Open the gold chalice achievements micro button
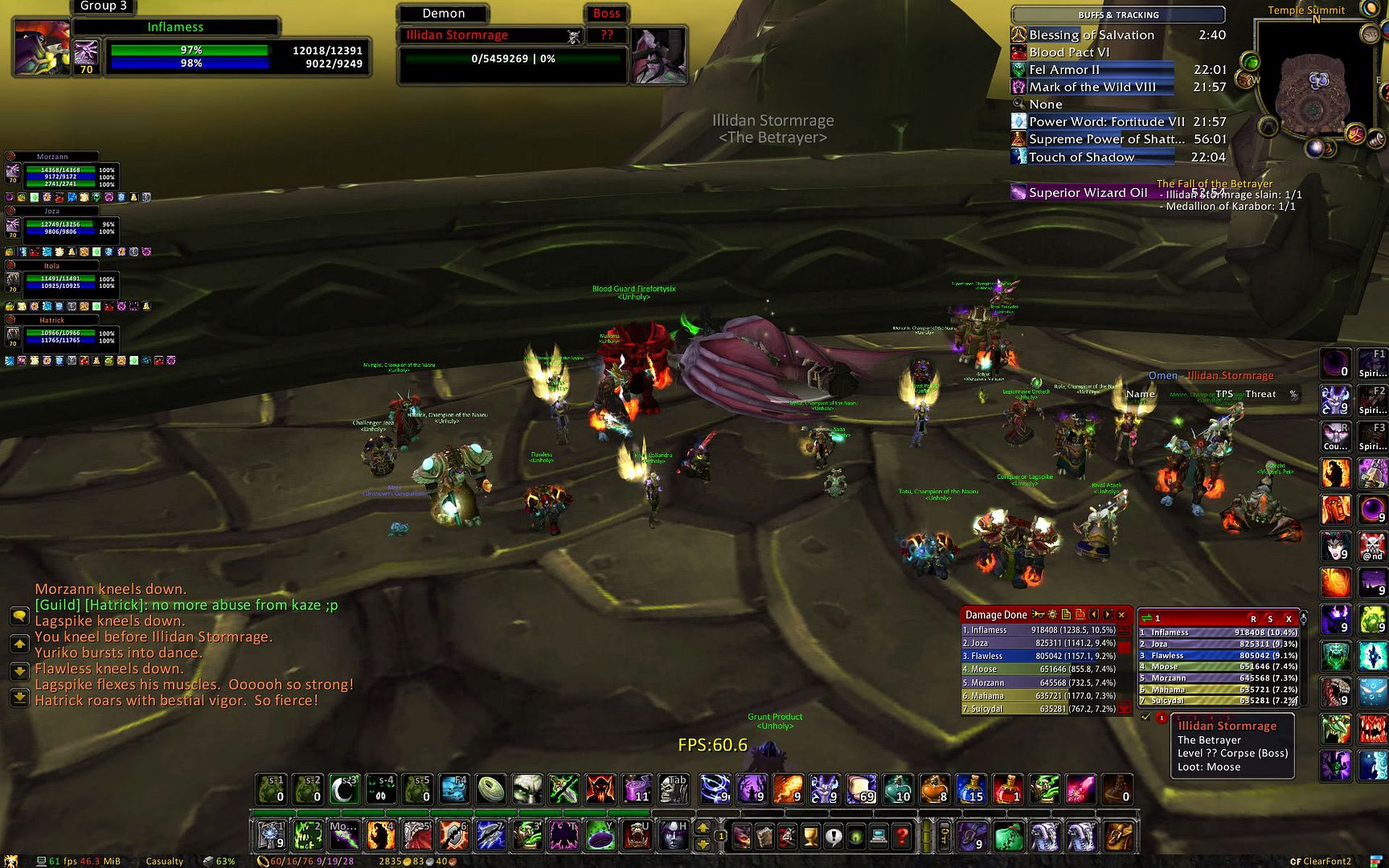Screen dimensions: 1389x868 pos(810,837)
